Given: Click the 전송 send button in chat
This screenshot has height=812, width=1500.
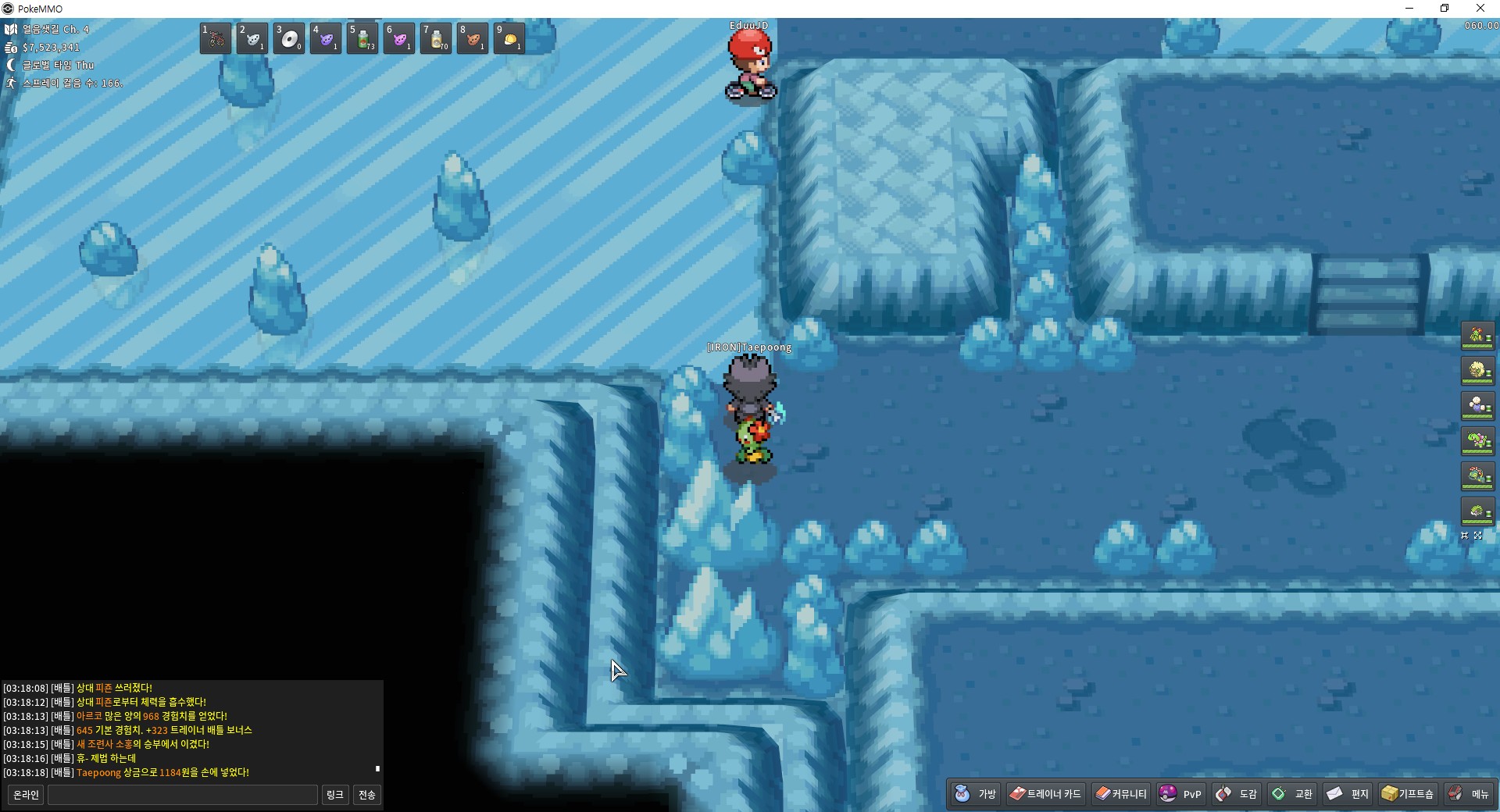Looking at the screenshot, I should (366, 795).
